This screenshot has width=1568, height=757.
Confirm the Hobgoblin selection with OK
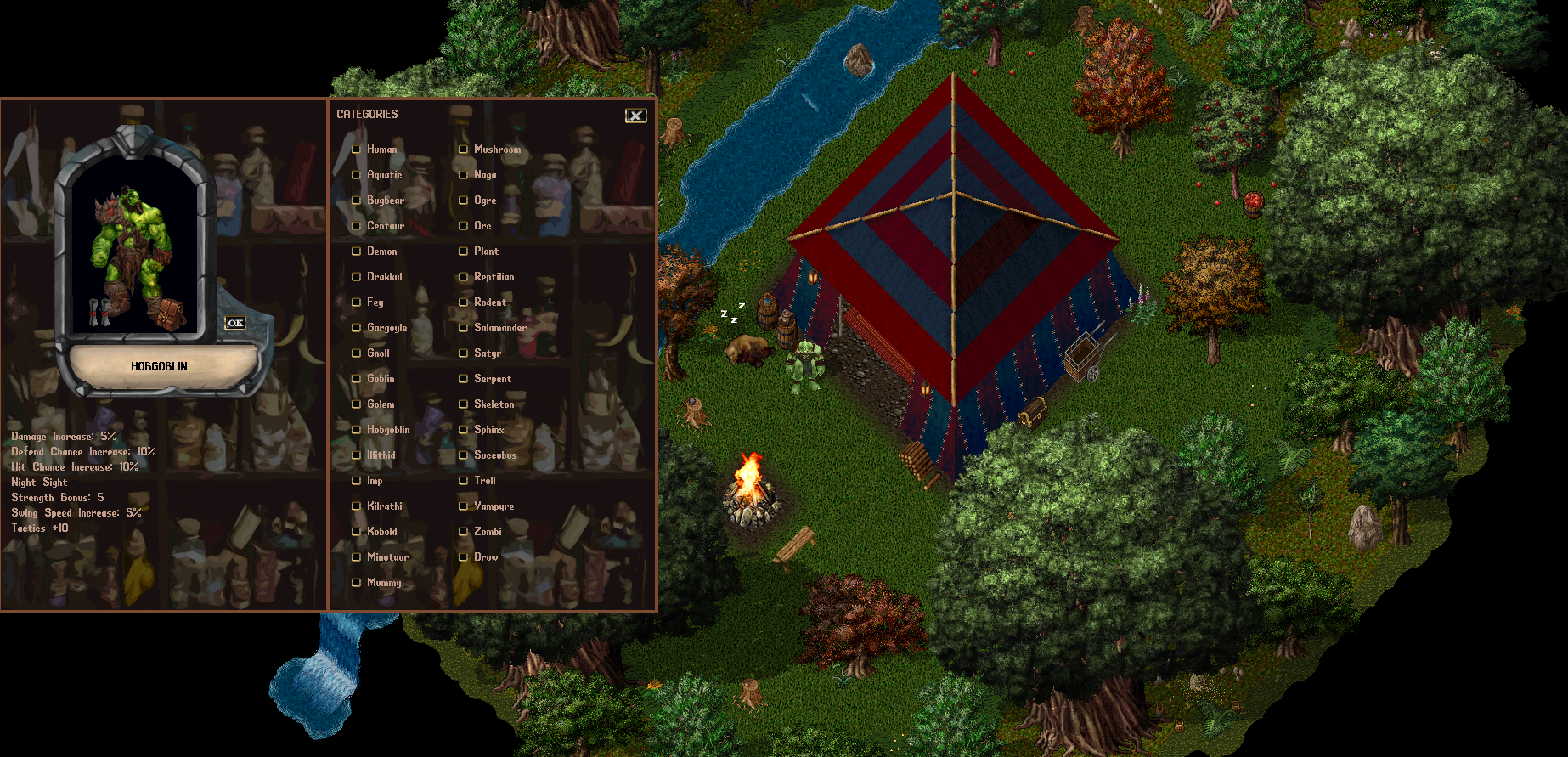pyautogui.click(x=235, y=323)
